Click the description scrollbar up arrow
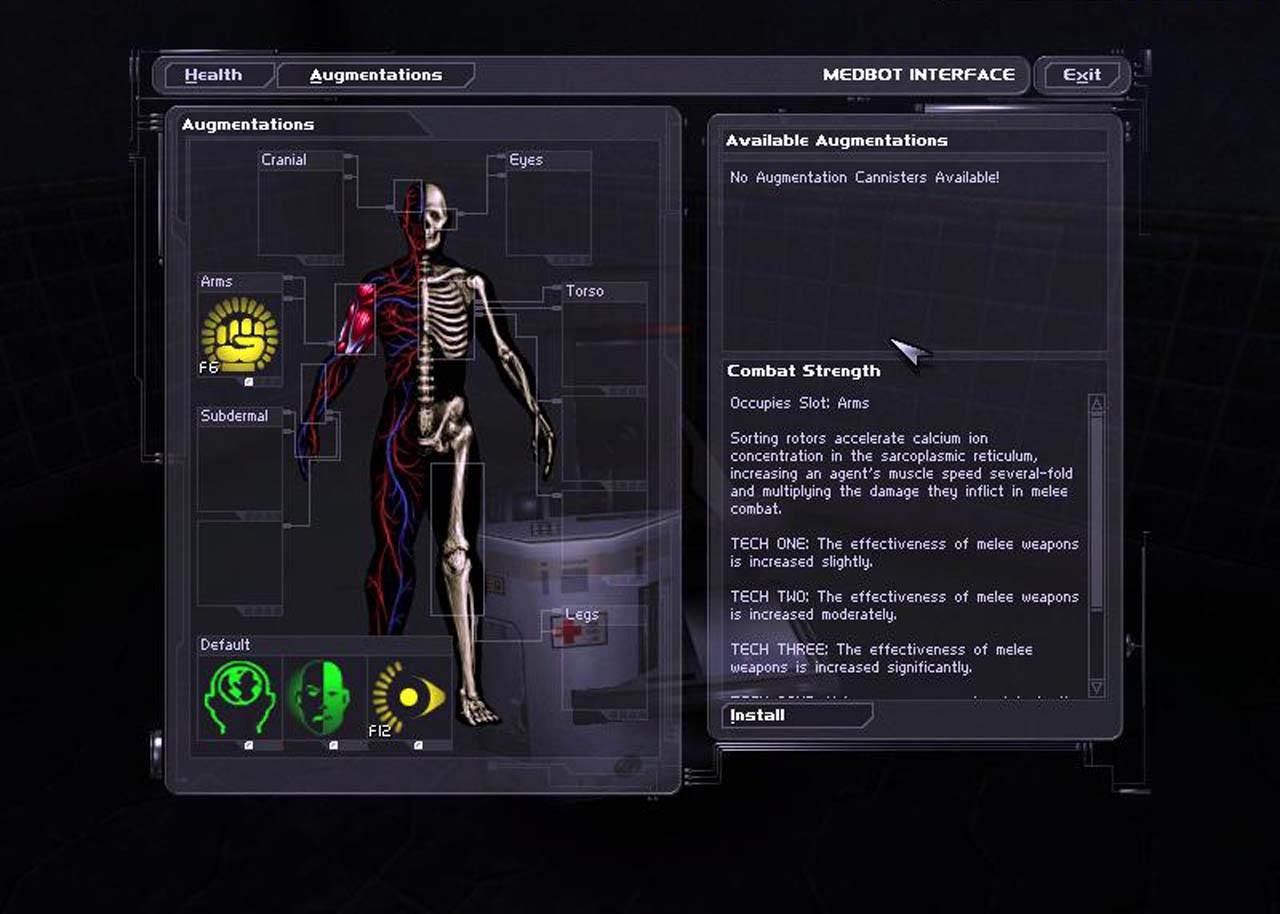Screen dimensions: 1280x914 (x=1096, y=404)
